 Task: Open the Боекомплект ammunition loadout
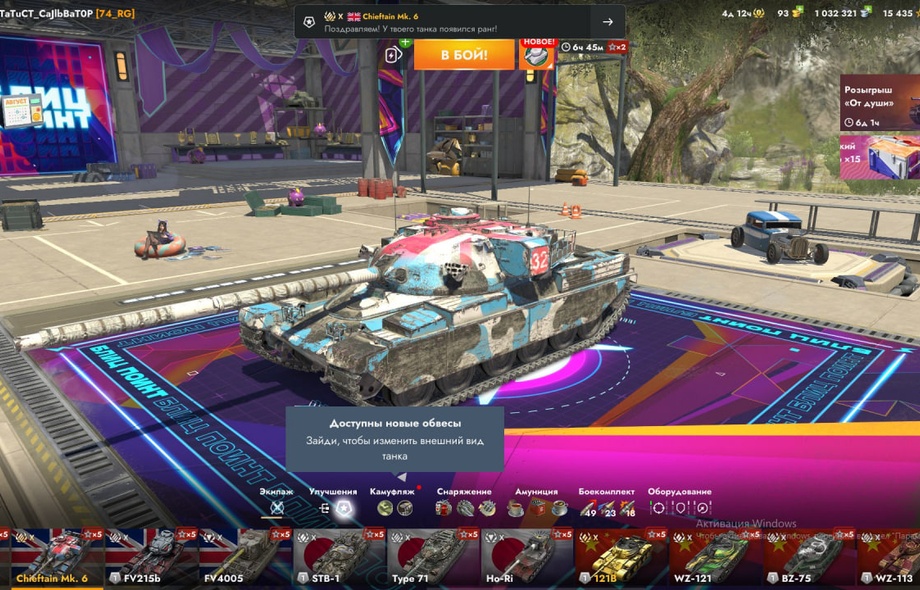coord(607,507)
